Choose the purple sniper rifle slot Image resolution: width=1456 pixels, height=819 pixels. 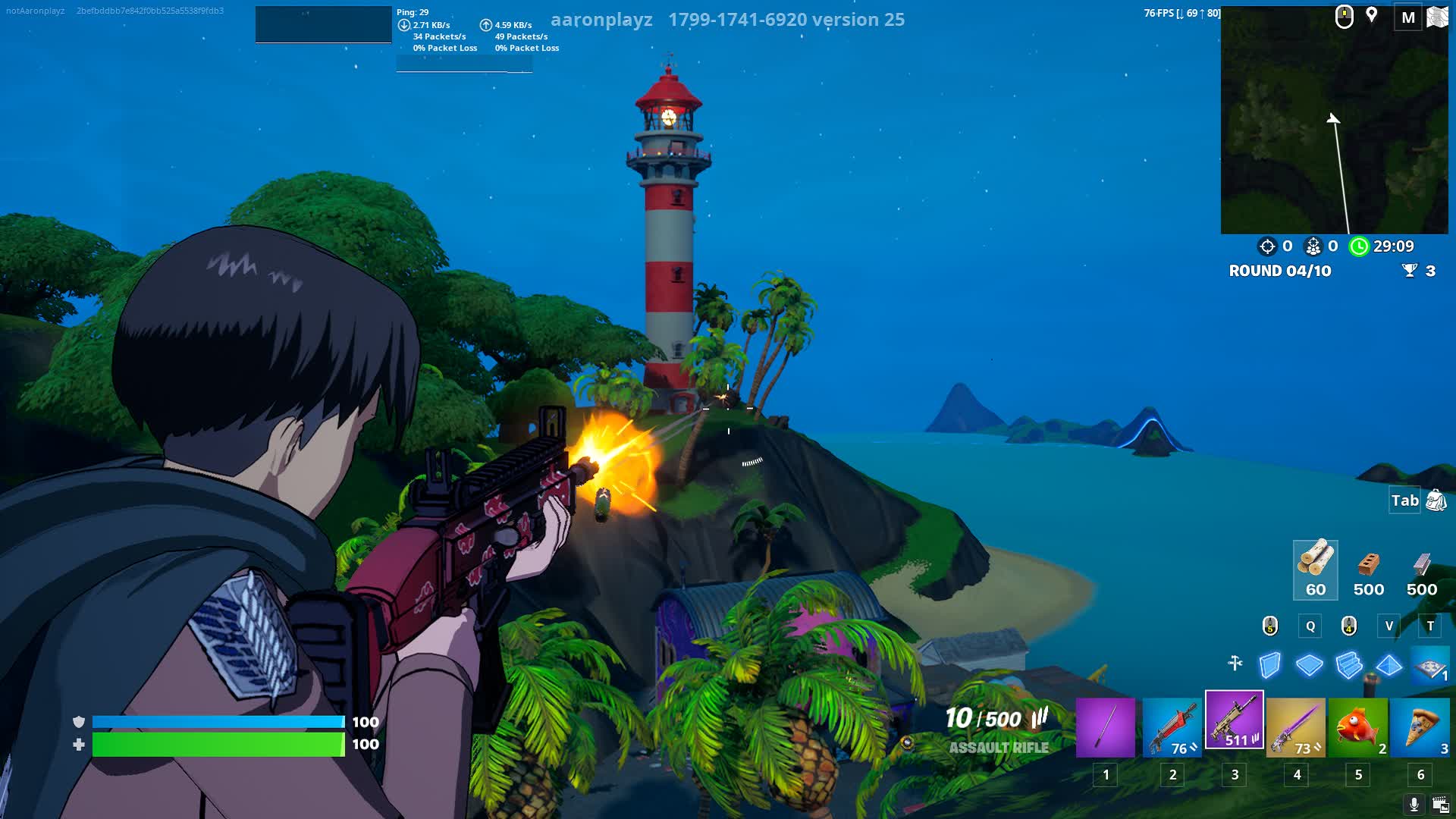point(1296,728)
